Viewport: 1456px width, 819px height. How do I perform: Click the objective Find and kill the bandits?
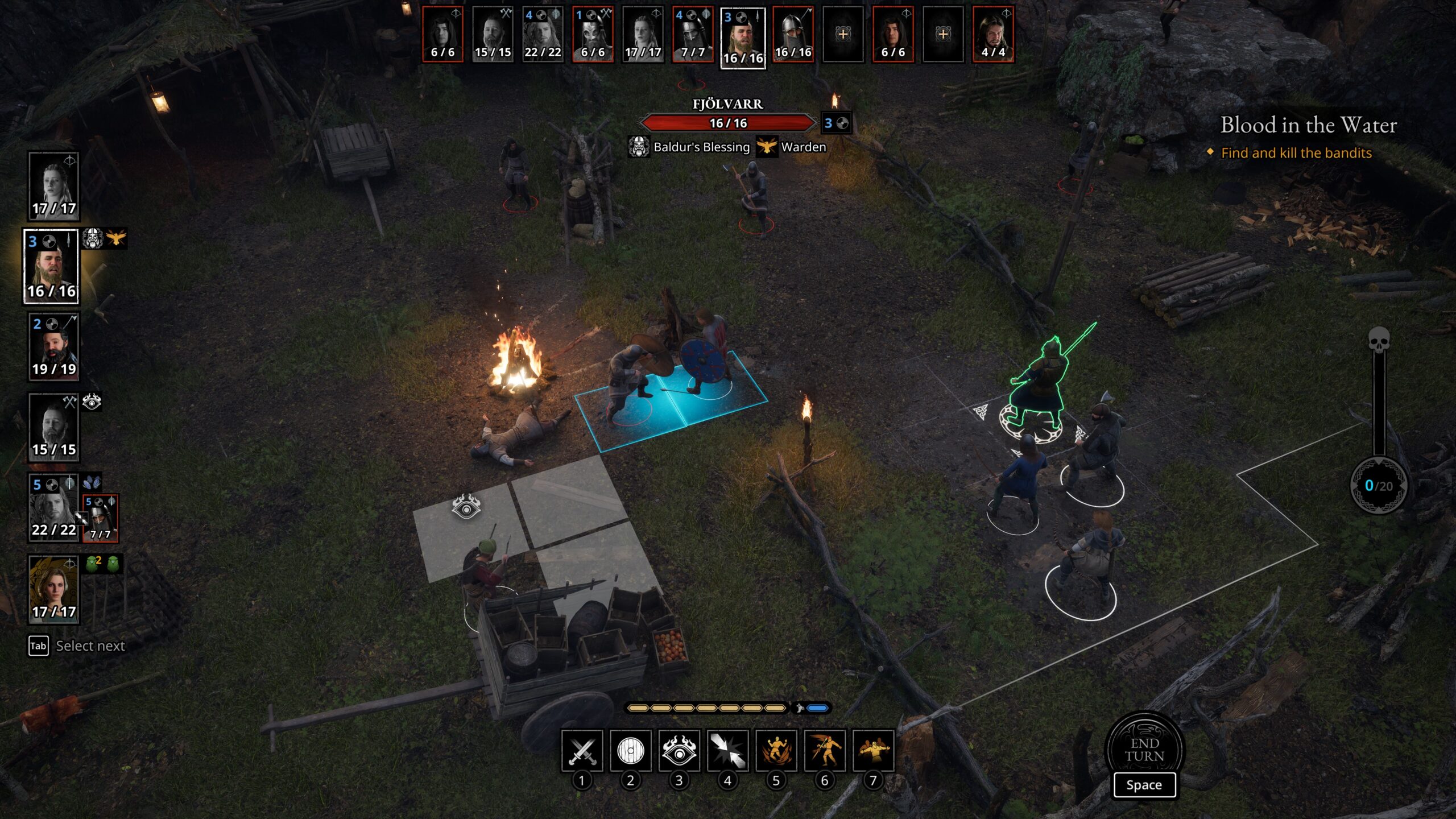click(x=1296, y=153)
